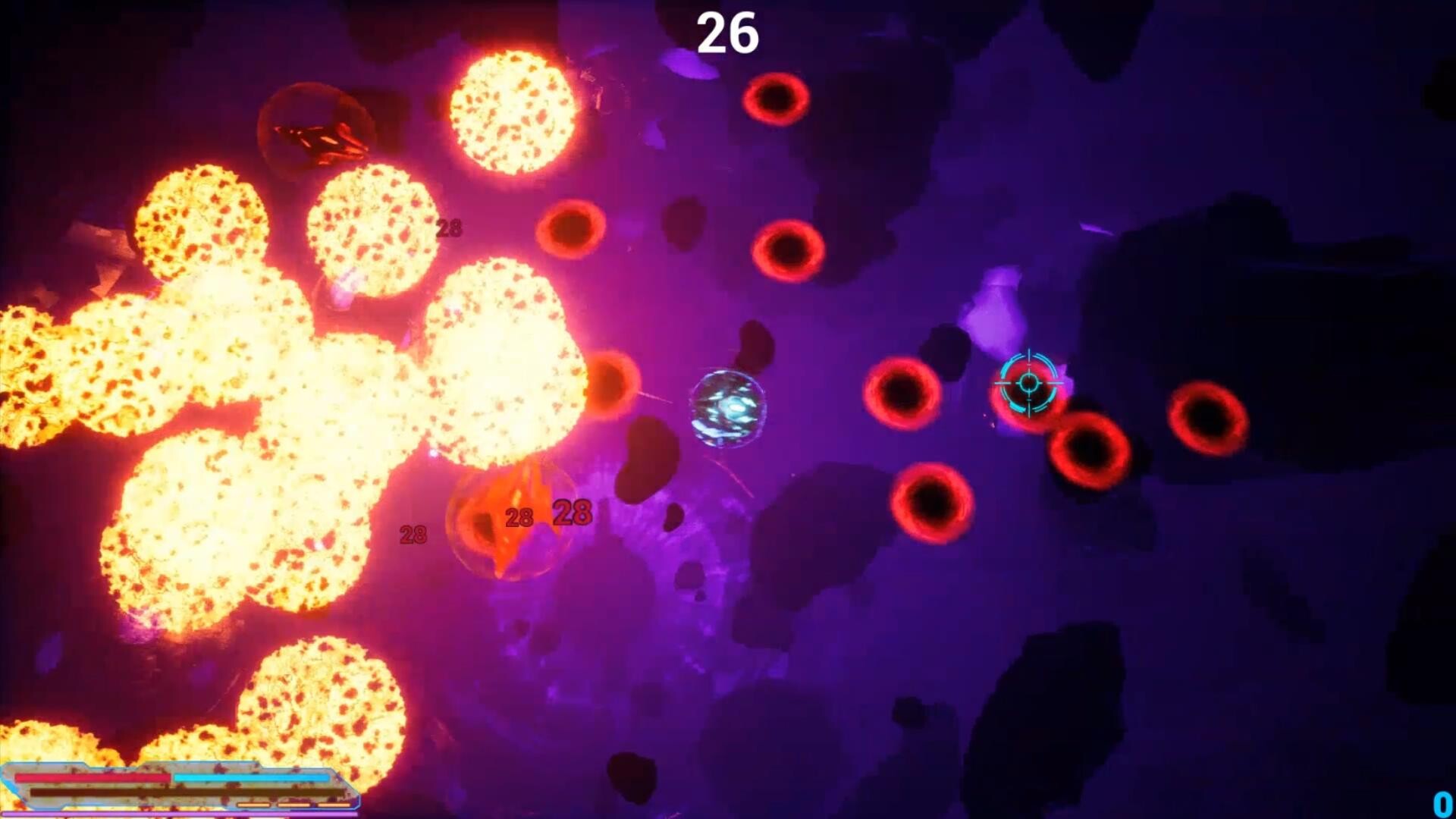Click the middle orange charge pip indicator
1456x819 pixels.
pos(295,805)
